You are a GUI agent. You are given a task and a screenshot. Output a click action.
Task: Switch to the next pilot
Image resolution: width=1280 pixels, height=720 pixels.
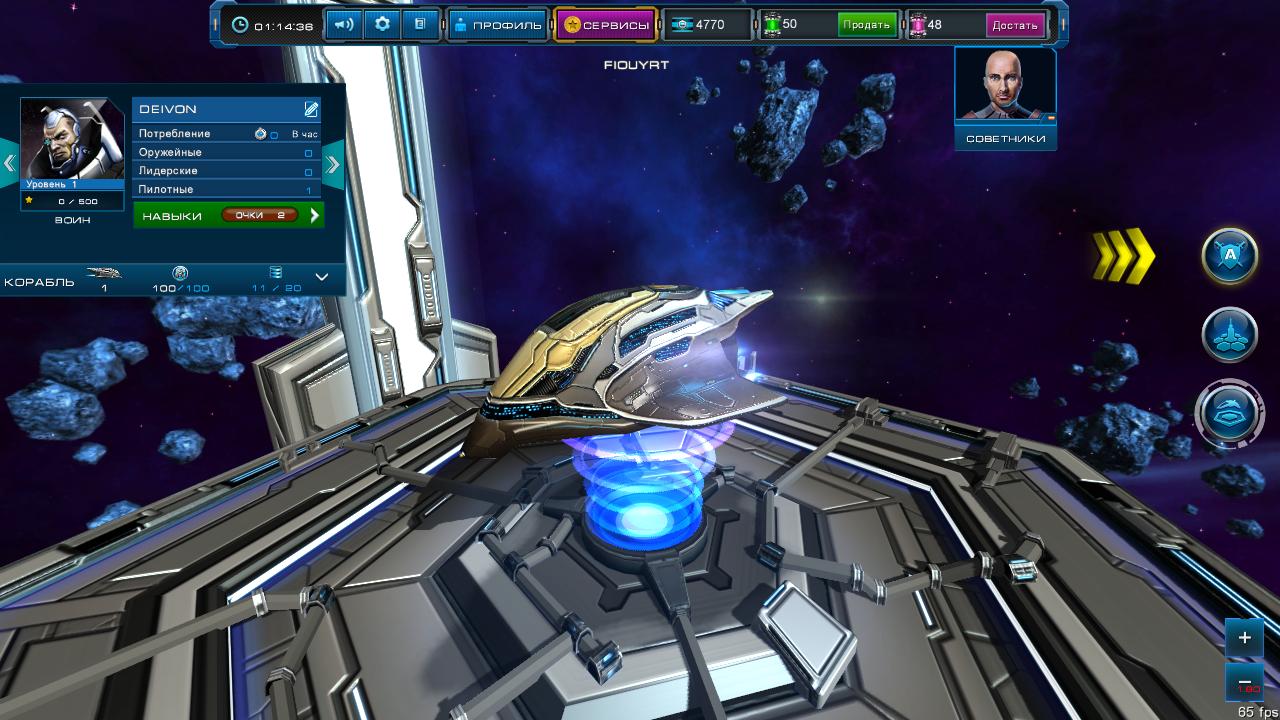[x=333, y=163]
